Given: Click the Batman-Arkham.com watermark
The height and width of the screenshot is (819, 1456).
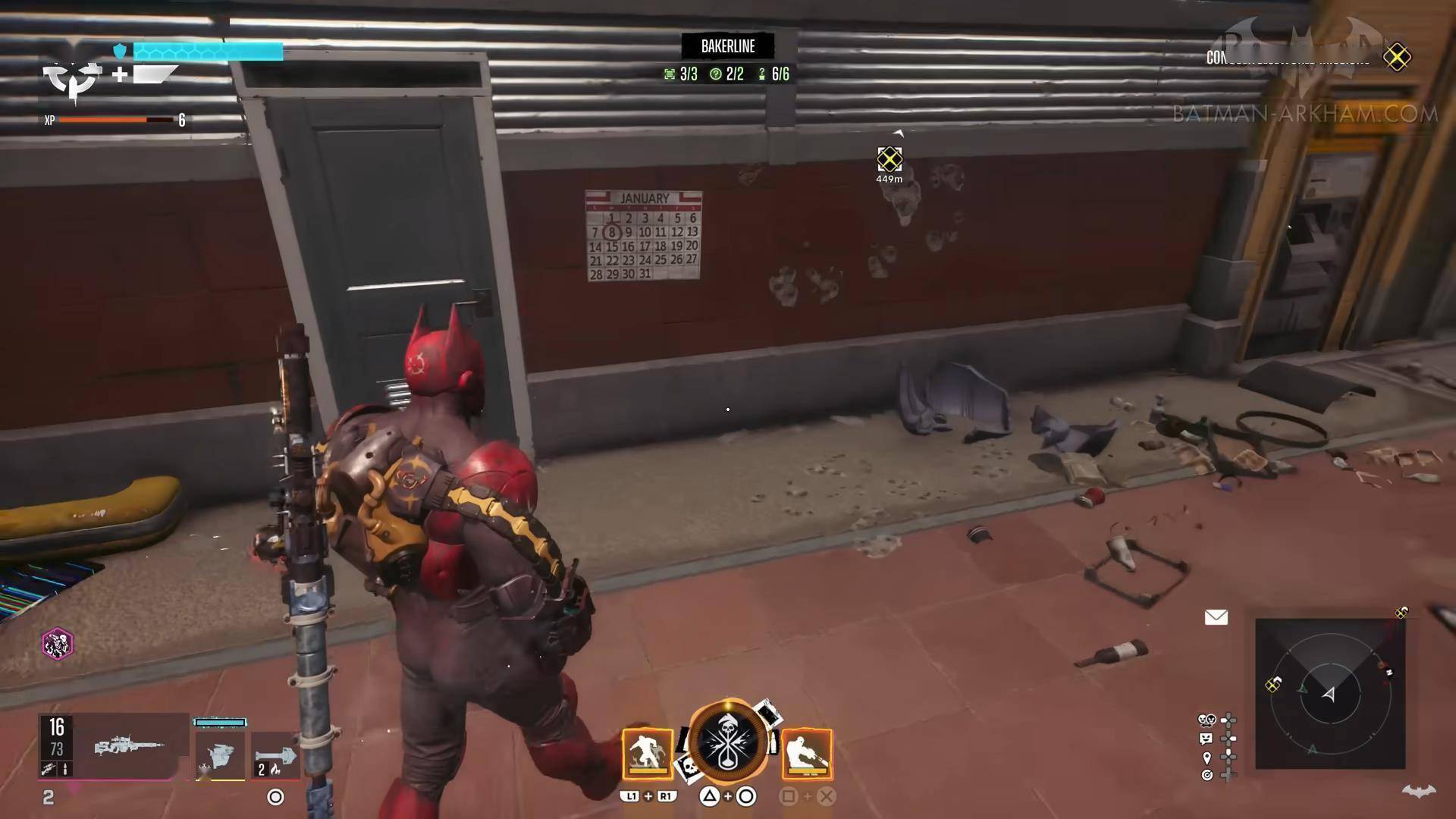Looking at the screenshot, I should point(1304,115).
